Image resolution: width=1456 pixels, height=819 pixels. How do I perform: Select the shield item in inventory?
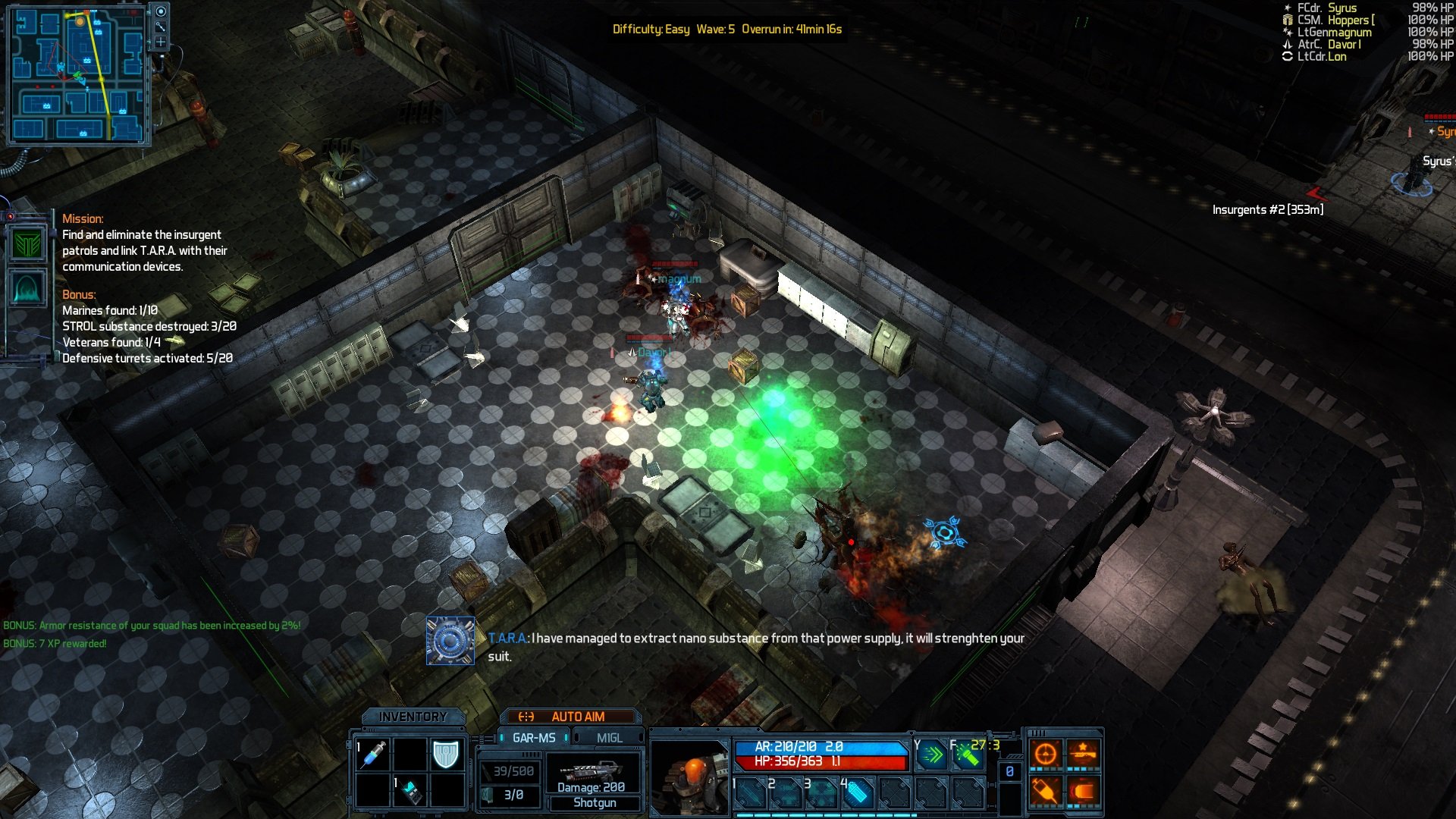(x=446, y=755)
